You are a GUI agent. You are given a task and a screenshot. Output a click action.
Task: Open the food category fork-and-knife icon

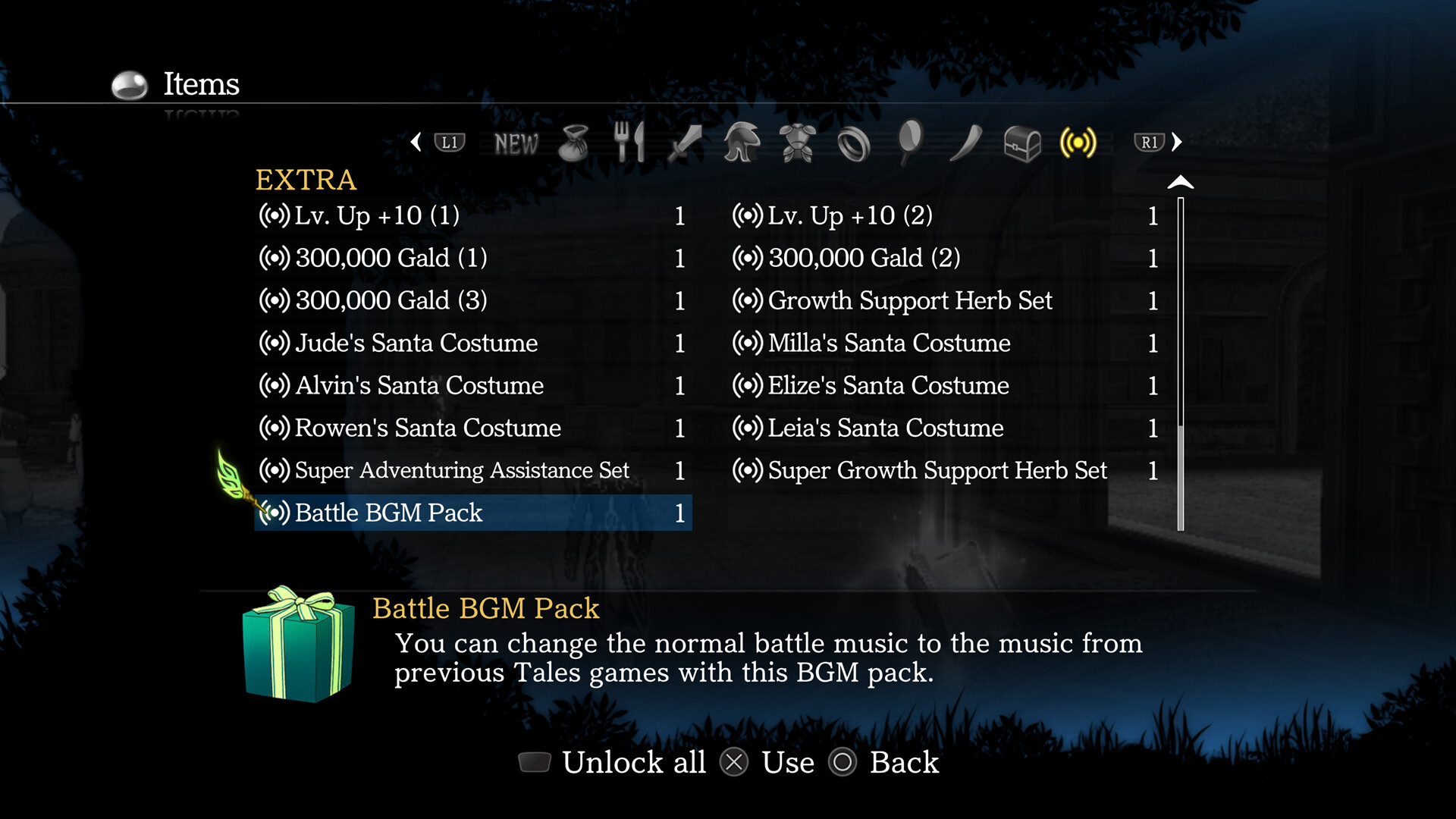tap(630, 143)
